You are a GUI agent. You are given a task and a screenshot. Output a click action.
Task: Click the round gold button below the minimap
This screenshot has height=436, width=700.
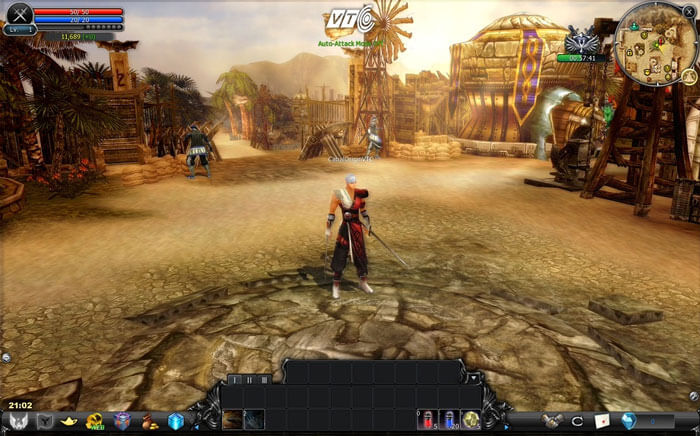[689, 75]
